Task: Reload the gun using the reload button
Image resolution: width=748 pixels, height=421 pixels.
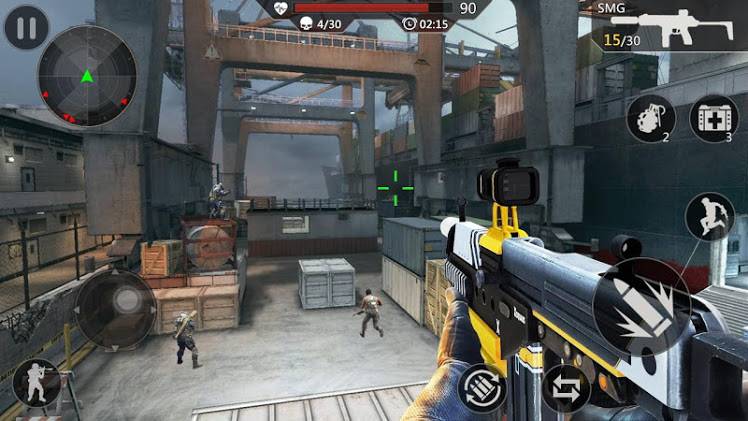Action: (482, 388)
